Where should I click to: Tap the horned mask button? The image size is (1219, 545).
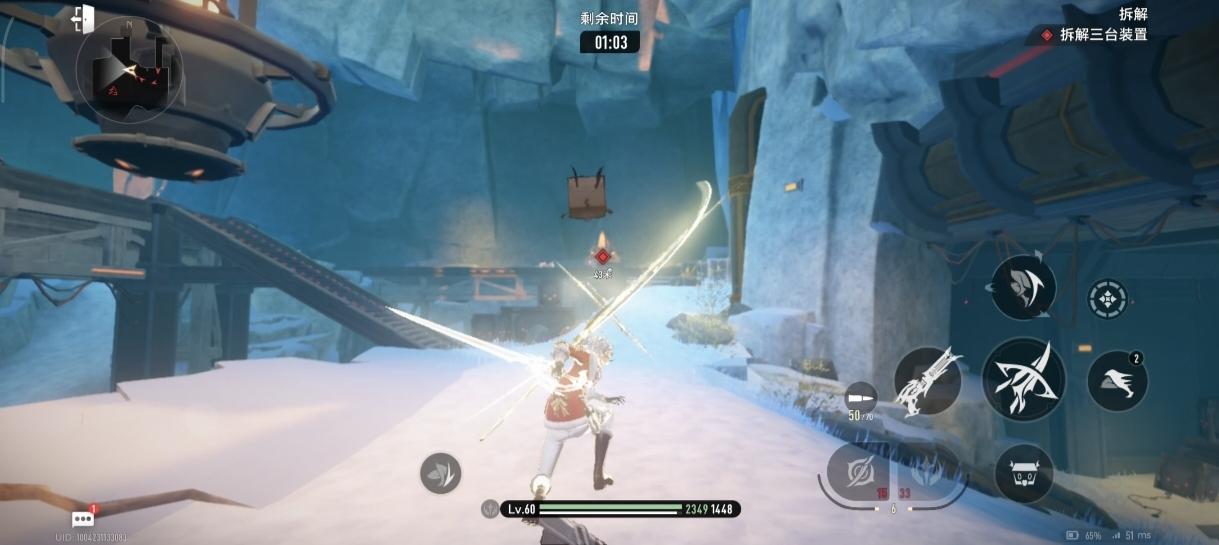[1023, 473]
